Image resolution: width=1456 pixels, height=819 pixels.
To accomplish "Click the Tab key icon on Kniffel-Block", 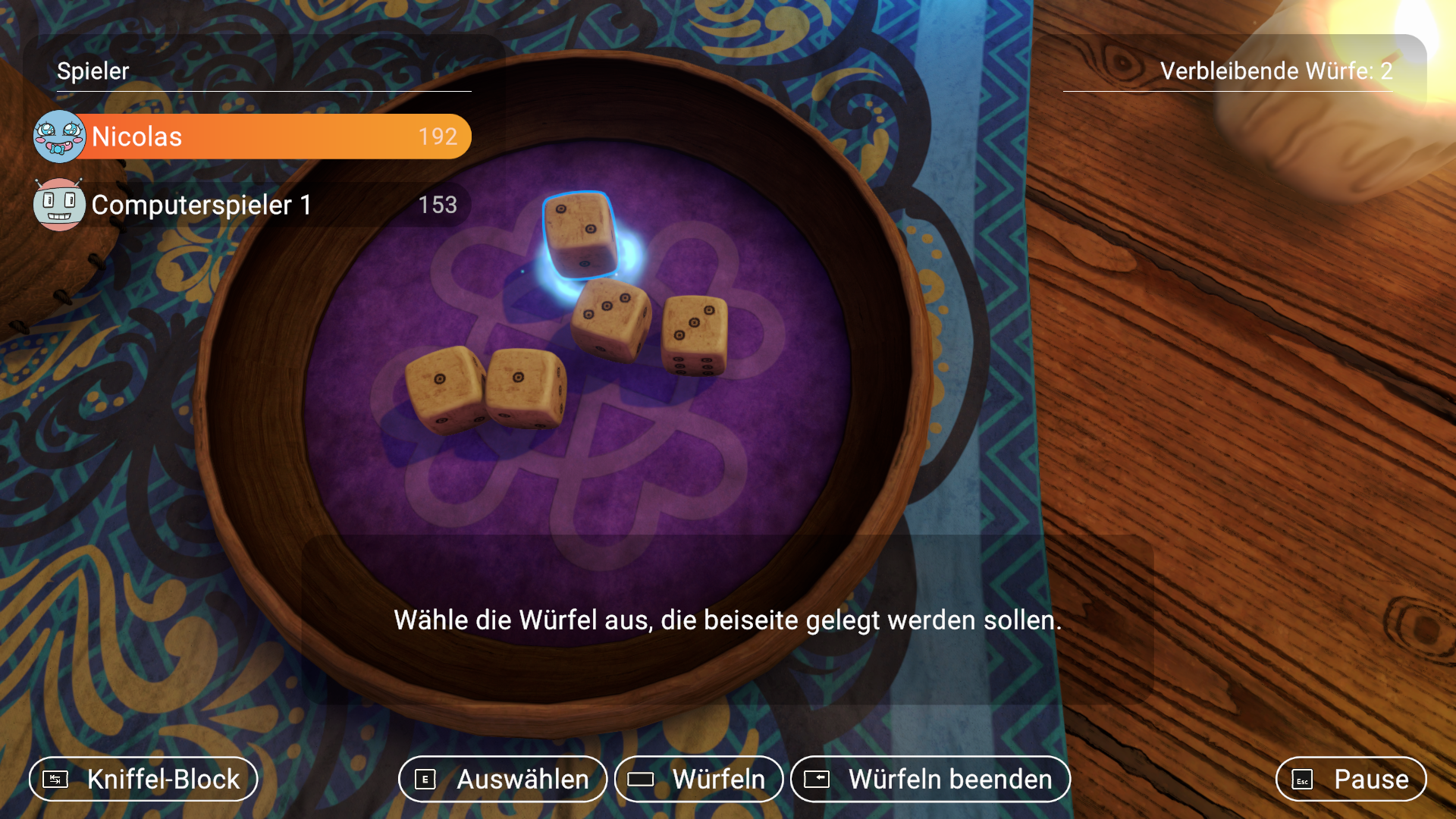I will tap(55, 779).
